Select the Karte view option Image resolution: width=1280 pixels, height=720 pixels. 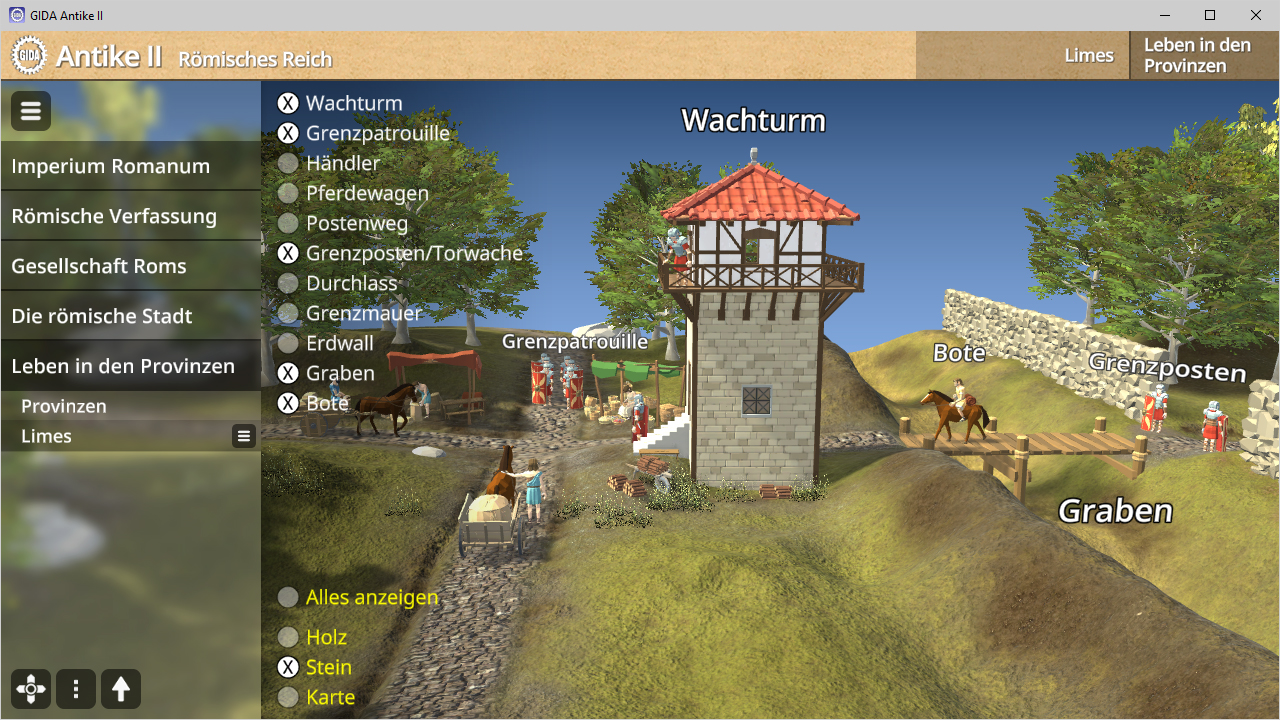(x=288, y=697)
